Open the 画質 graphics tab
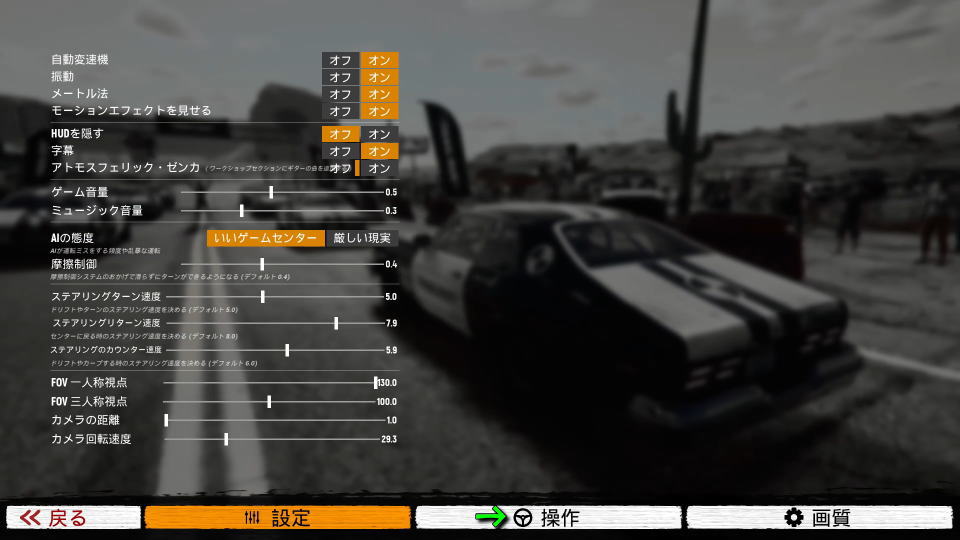 (x=818, y=517)
